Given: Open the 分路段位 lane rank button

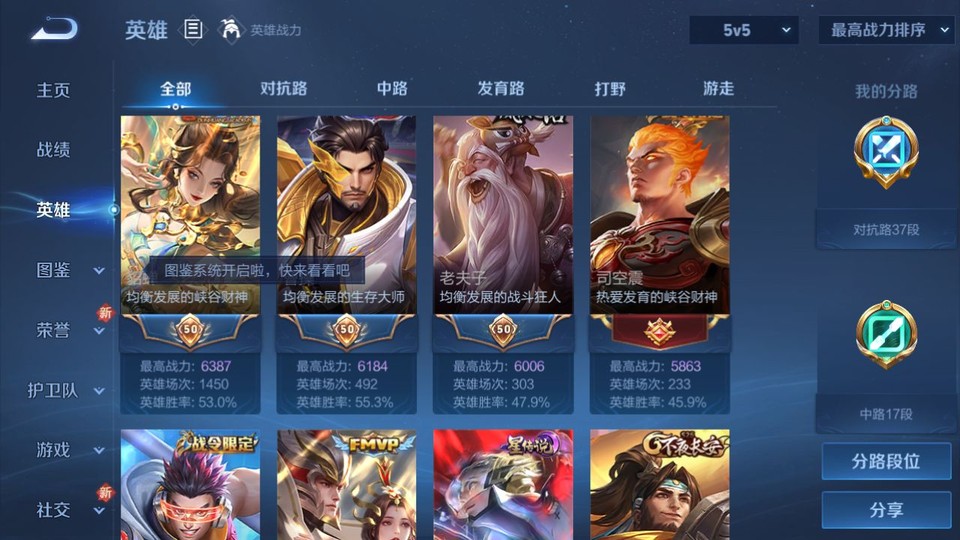Looking at the screenshot, I should pos(886,462).
